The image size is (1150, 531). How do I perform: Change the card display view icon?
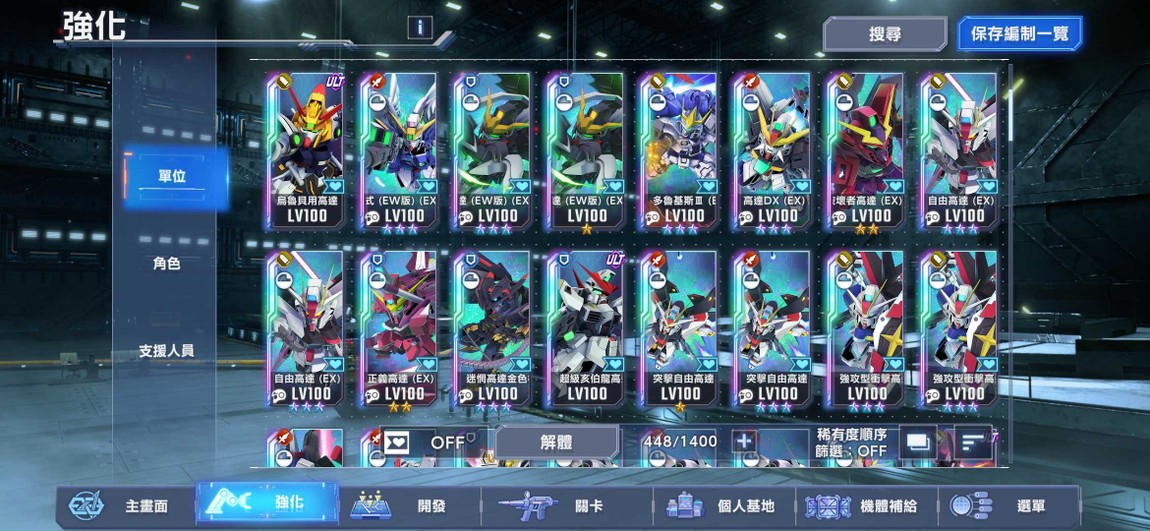917,442
